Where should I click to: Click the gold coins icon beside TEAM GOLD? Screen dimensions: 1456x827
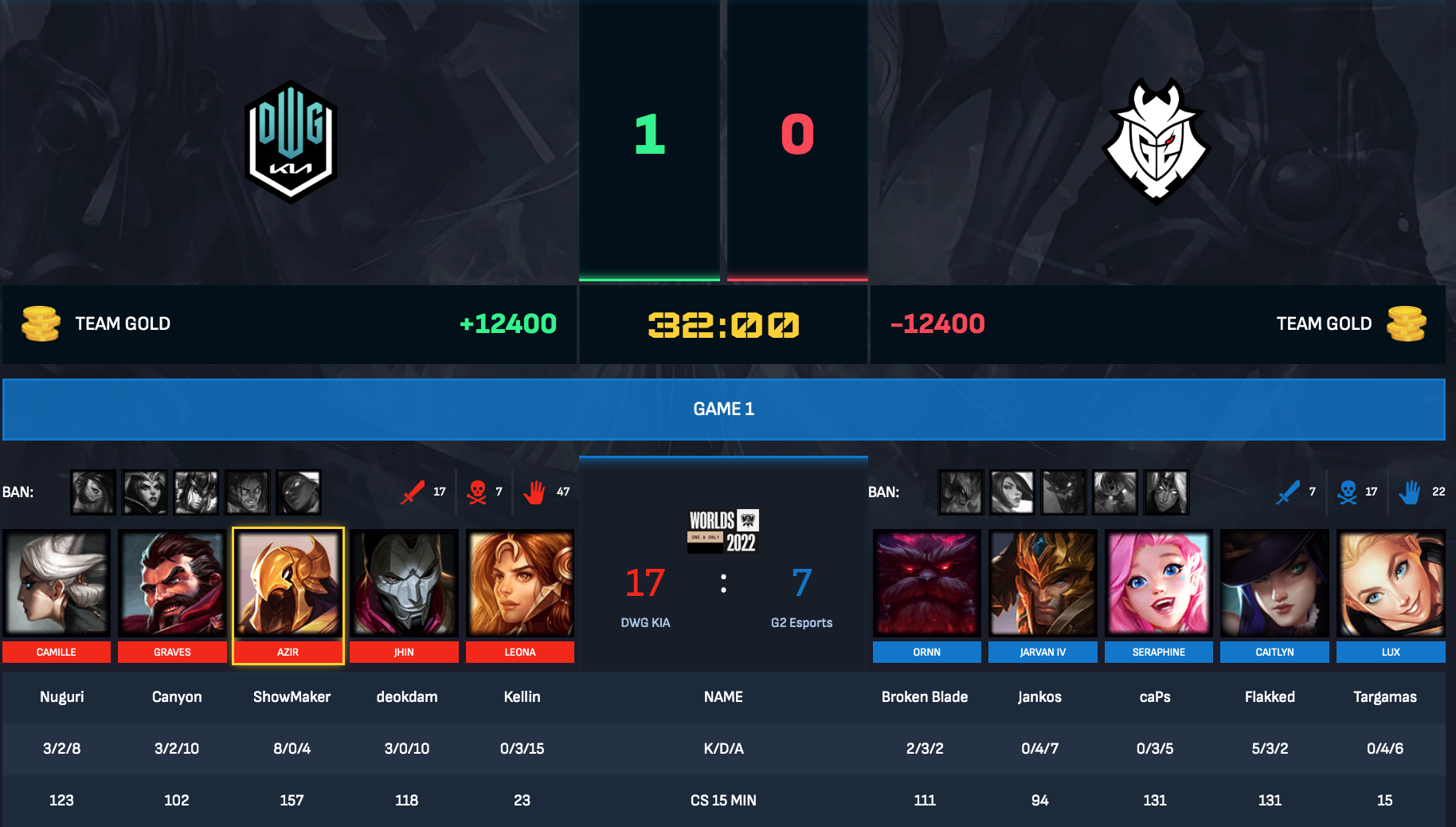point(41,323)
